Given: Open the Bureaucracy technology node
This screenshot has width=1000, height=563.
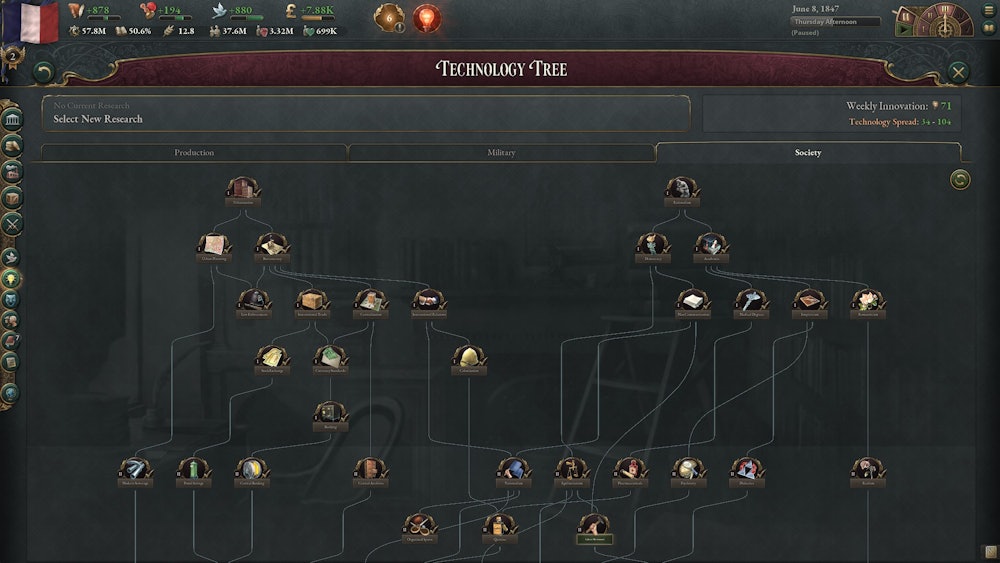Looking at the screenshot, I should (x=272, y=246).
